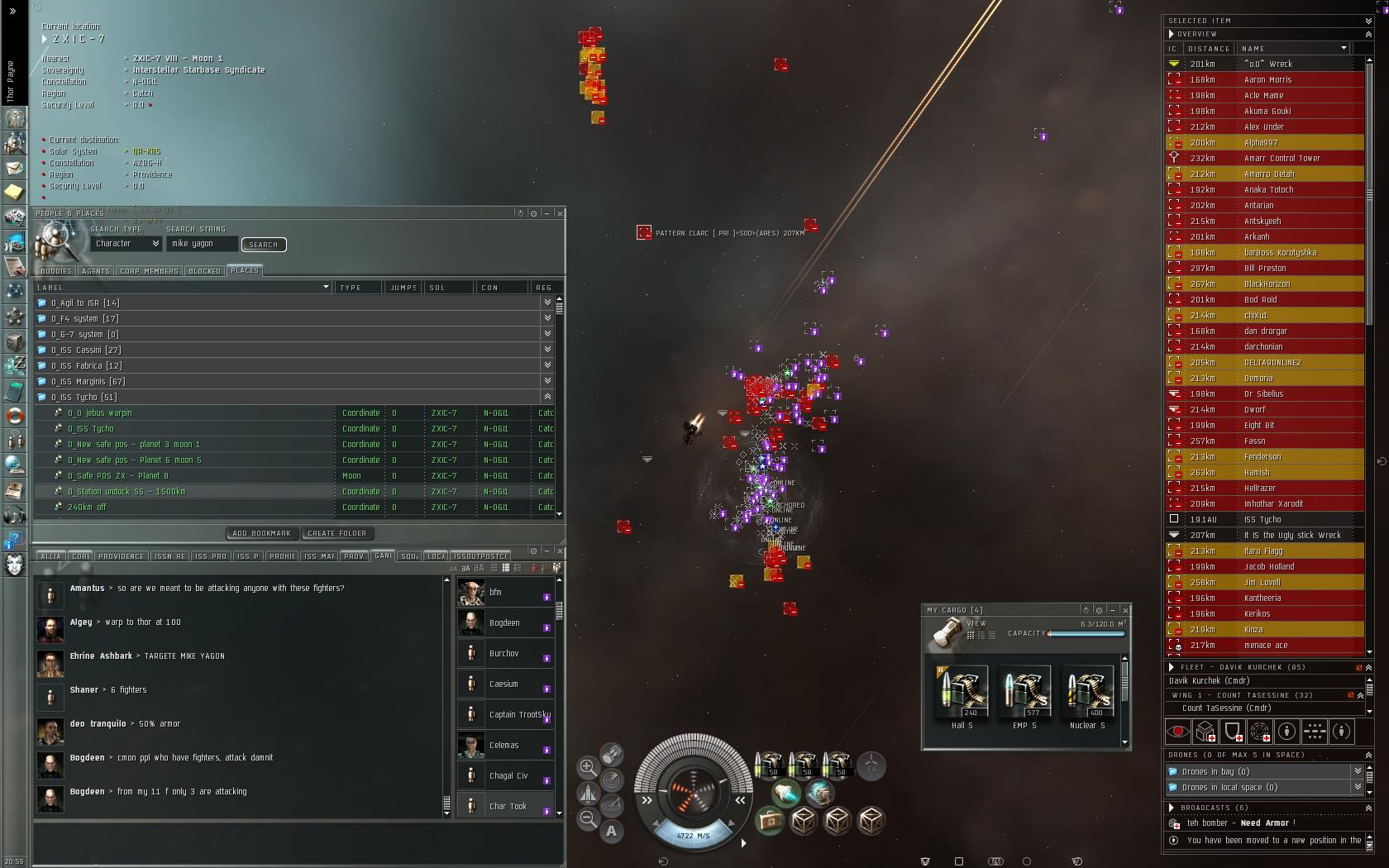Select Amarr Control Tower in the overview

click(1282, 159)
